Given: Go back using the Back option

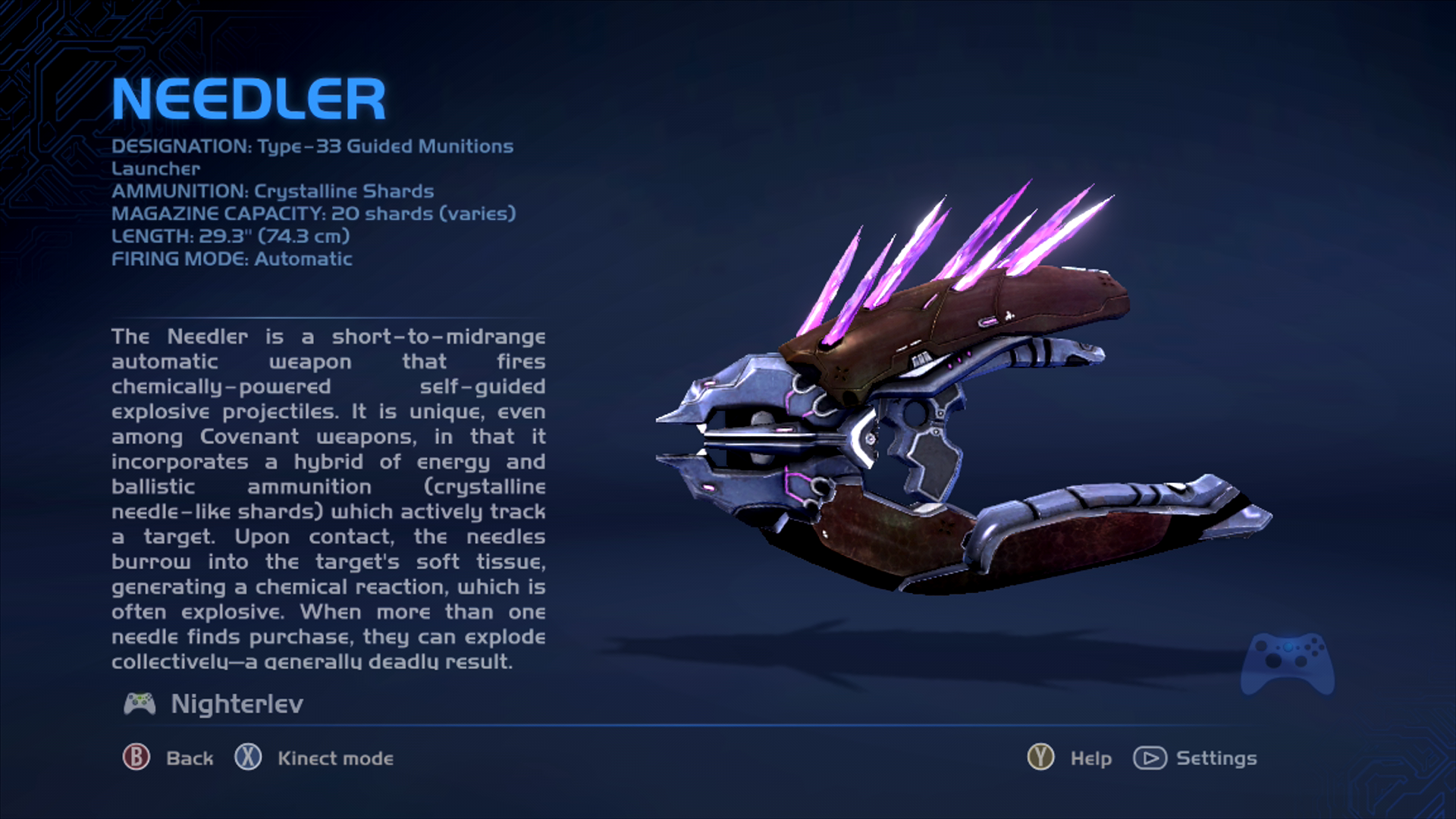Looking at the screenshot, I should click(168, 758).
